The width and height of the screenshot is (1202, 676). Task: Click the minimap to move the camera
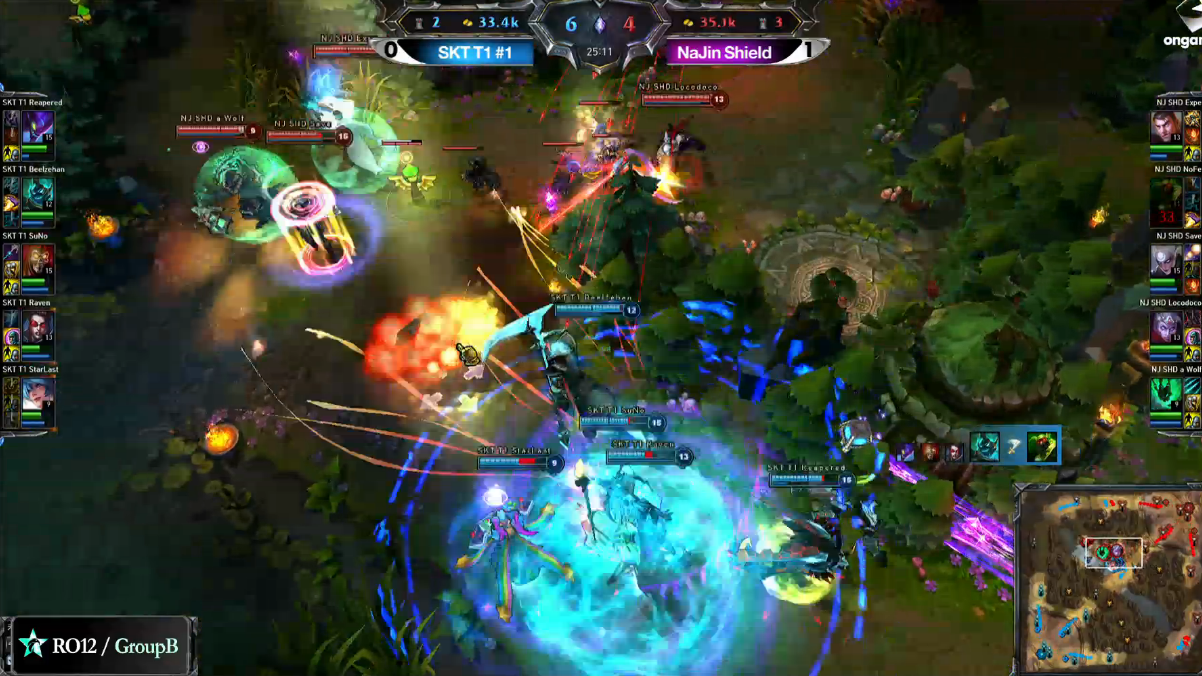point(1108,580)
